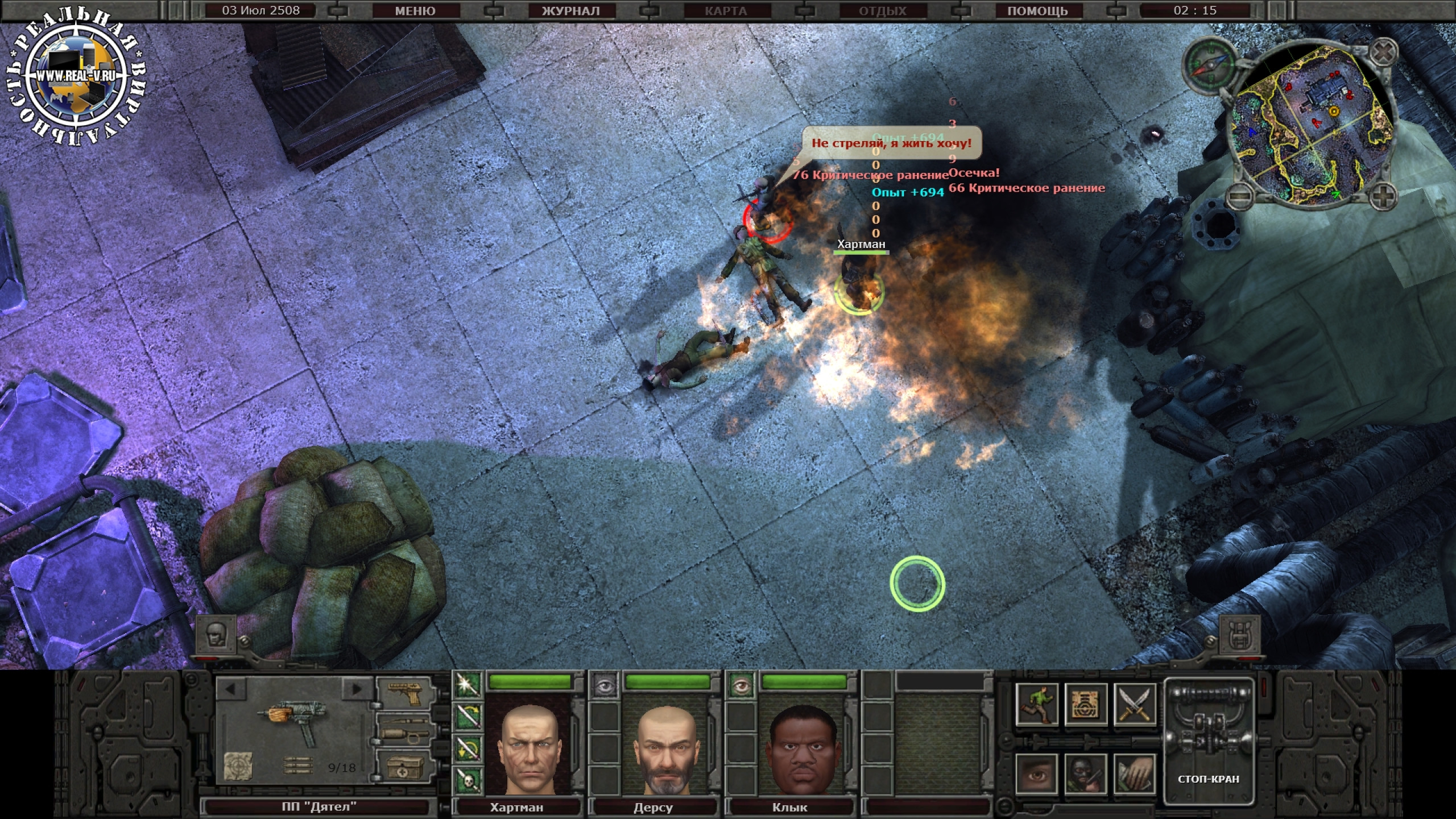This screenshot has width=1456, height=819.
Task: Open the МЕНЮ main menu
Action: [415, 11]
